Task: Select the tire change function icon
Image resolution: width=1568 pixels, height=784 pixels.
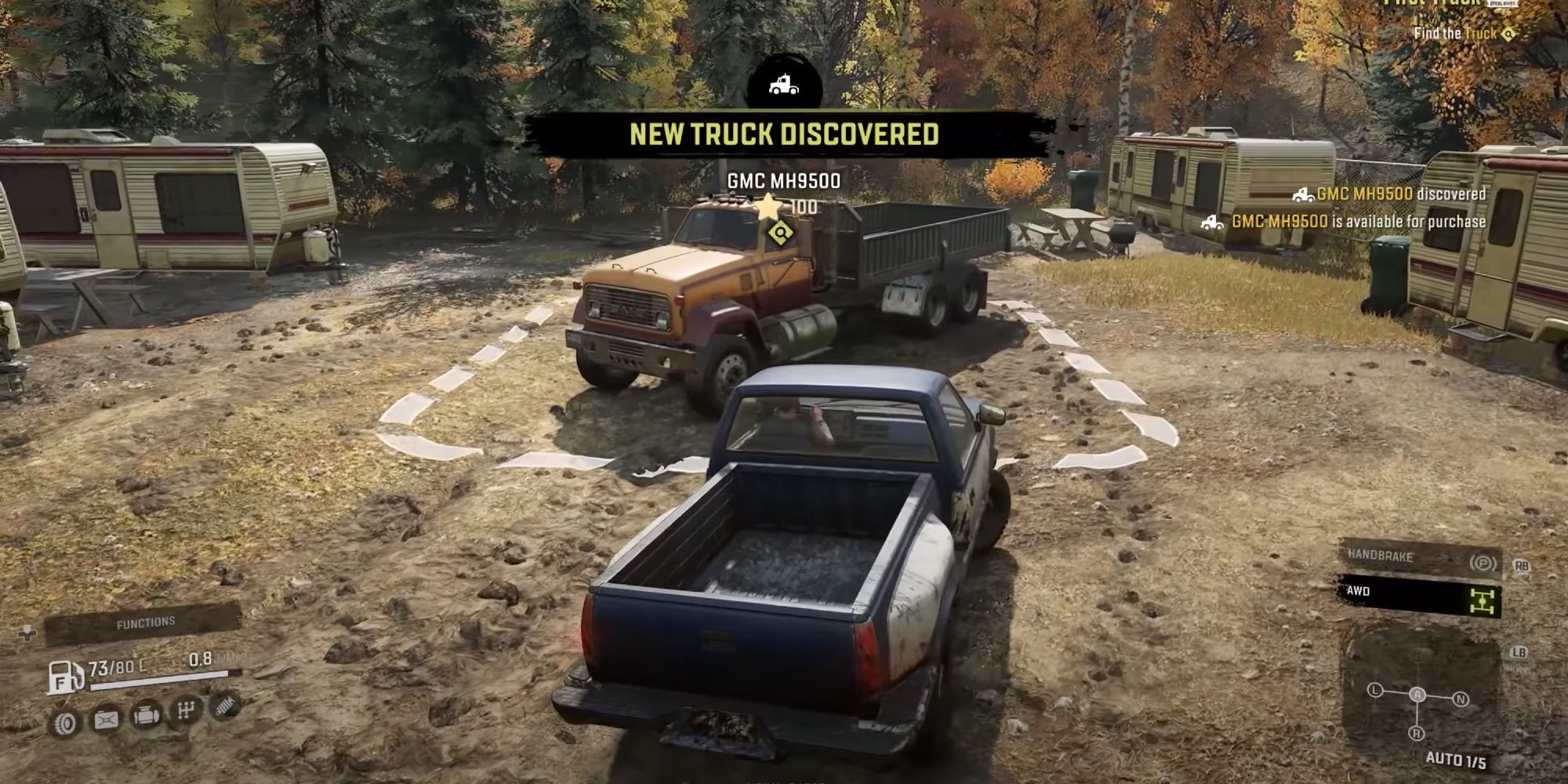Action: [x=64, y=723]
